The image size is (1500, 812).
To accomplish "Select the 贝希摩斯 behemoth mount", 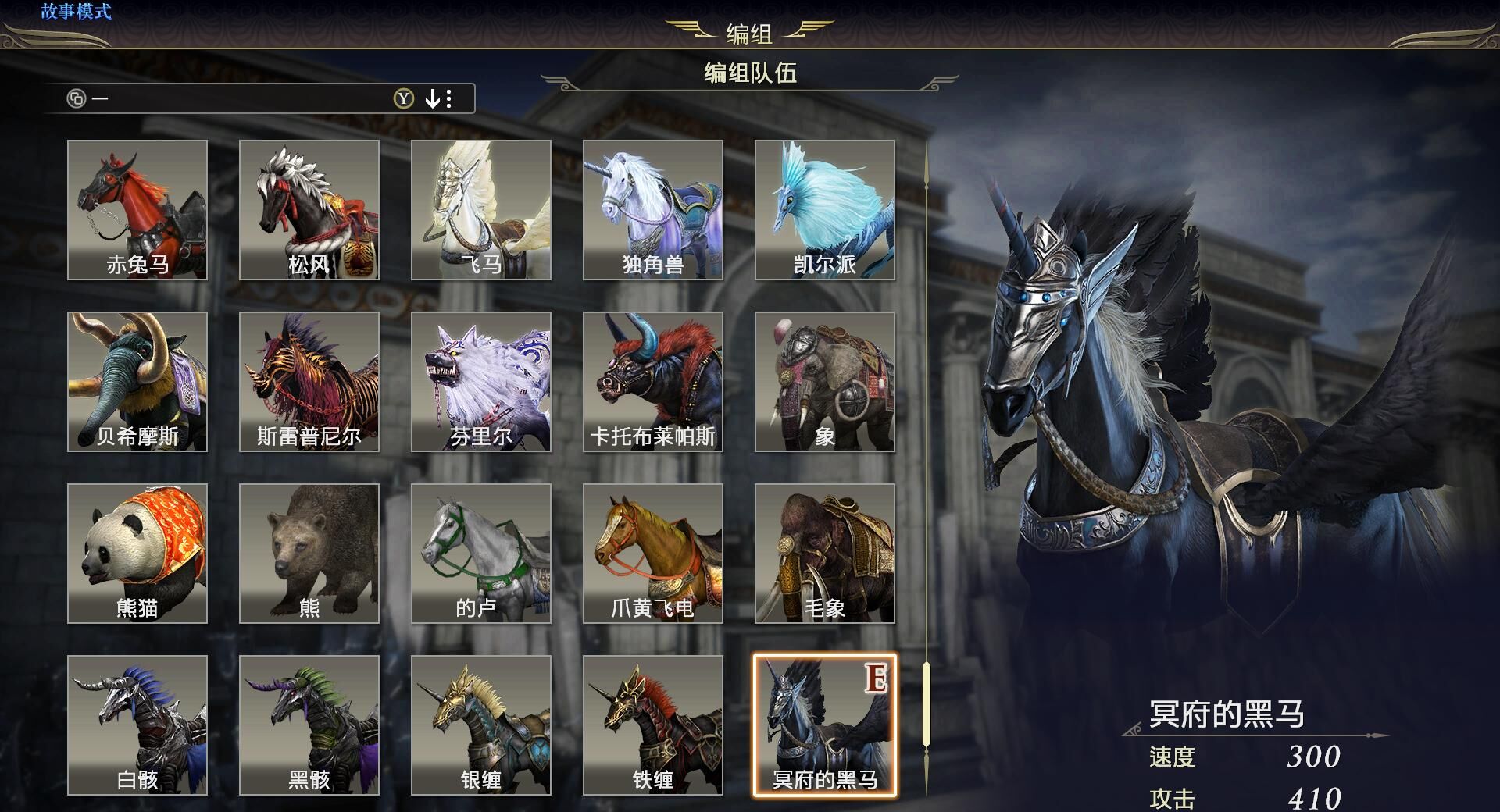I will [x=137, y=381].
